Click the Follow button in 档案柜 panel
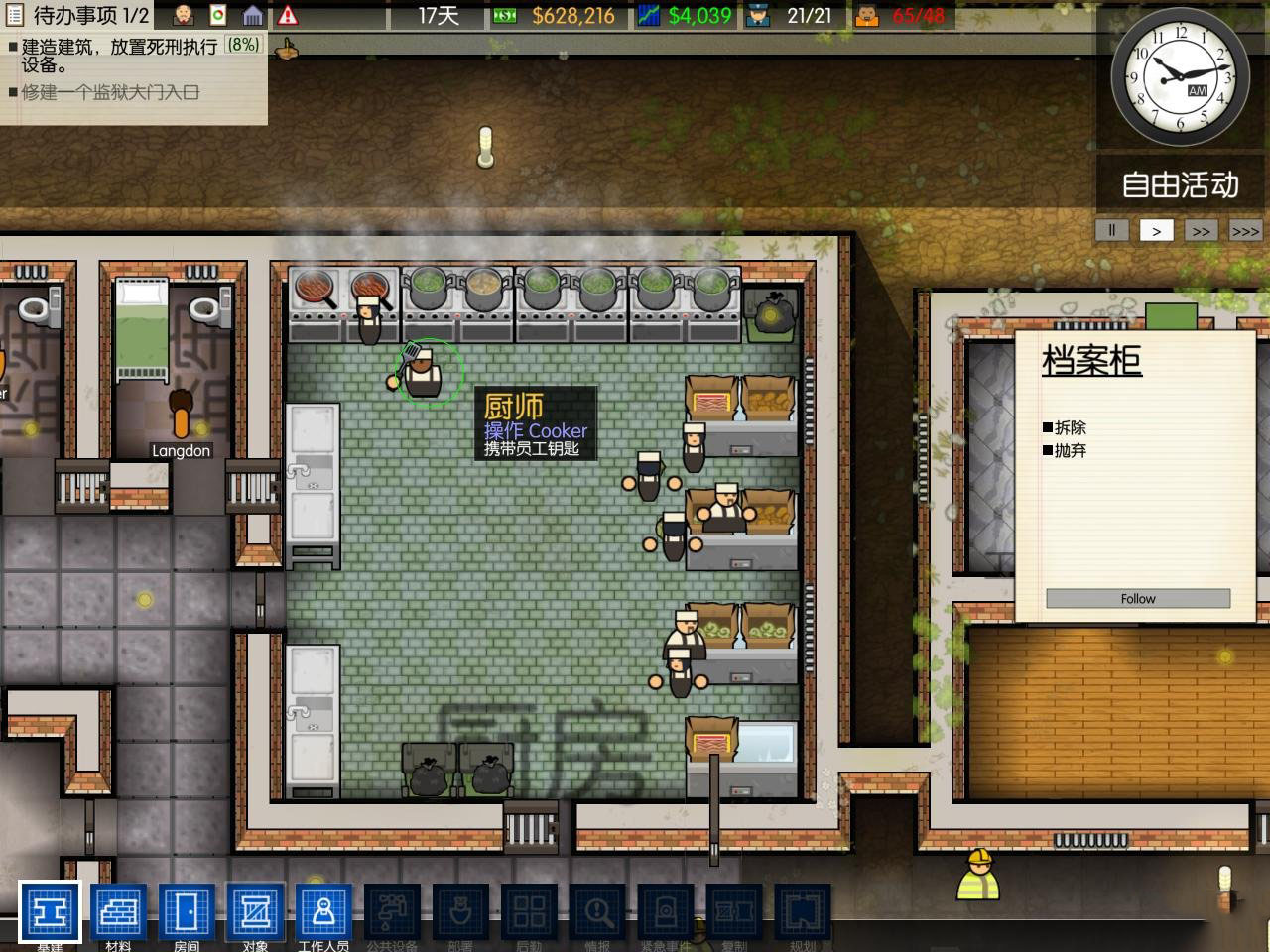The height and width of the screenshot is (952, 1270). [1138, 598]
